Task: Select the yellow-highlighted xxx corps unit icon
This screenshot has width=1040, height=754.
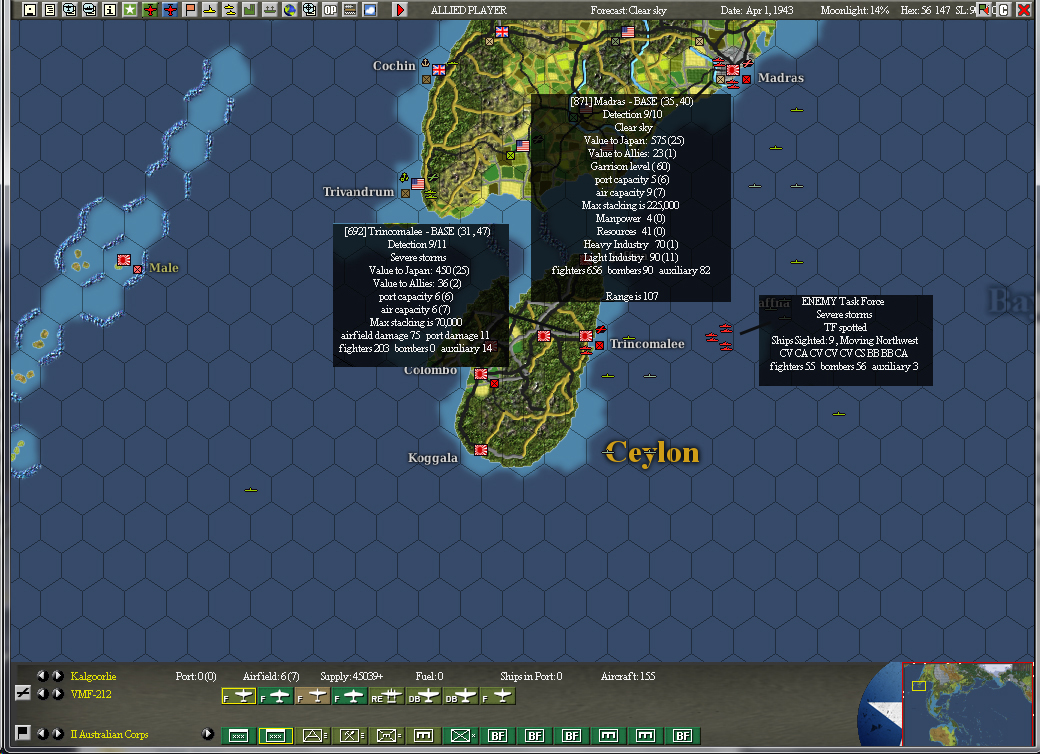Action: point(275,736)
